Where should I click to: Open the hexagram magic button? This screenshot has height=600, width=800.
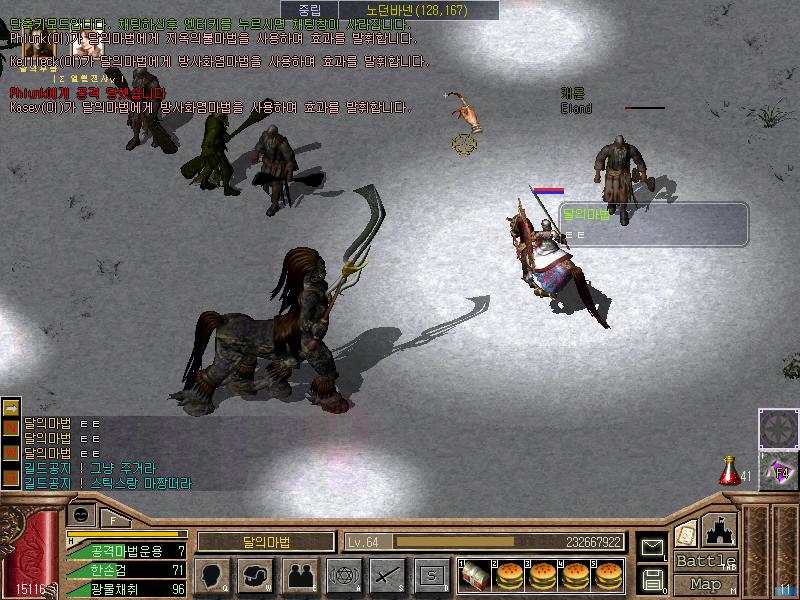pos(342,575)
